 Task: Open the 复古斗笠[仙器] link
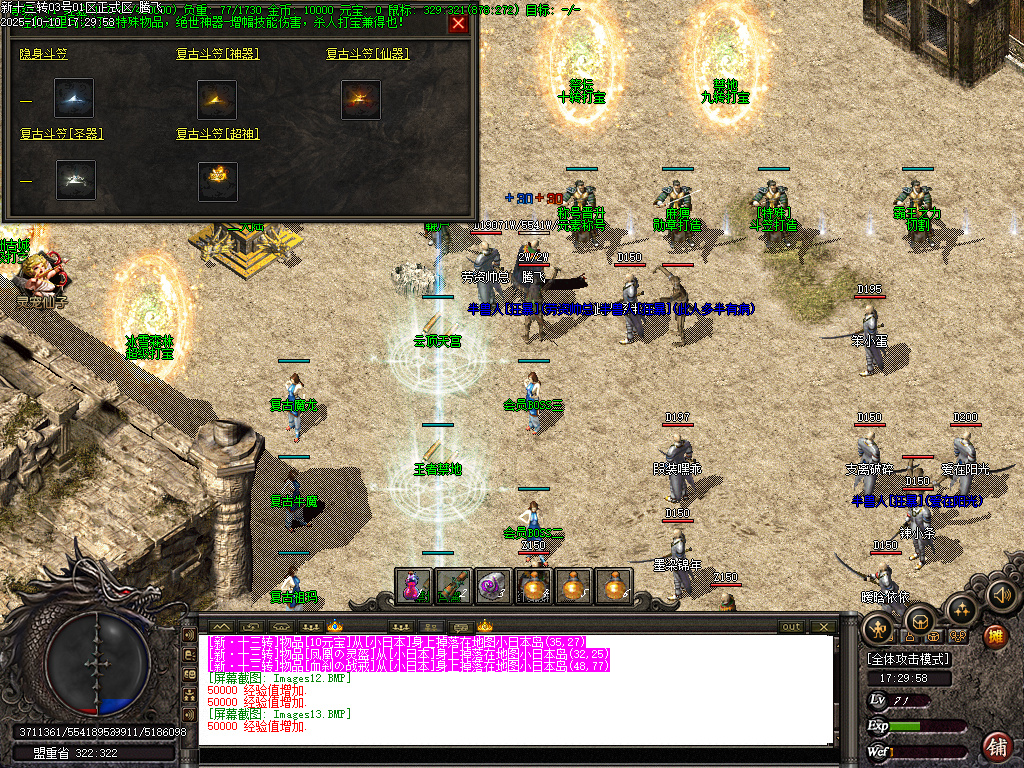click(x=367, y=54)
